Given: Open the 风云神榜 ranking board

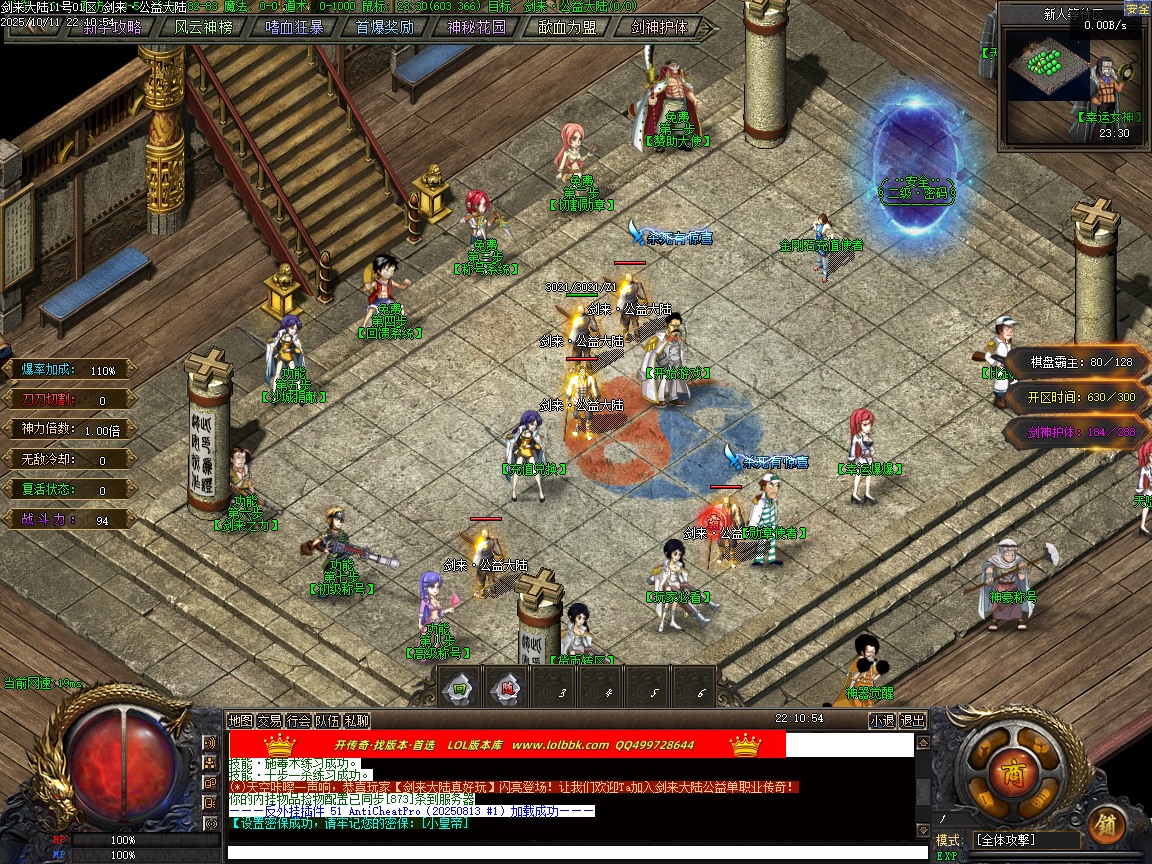Looking at the screenshot, I should click(203, 28).
